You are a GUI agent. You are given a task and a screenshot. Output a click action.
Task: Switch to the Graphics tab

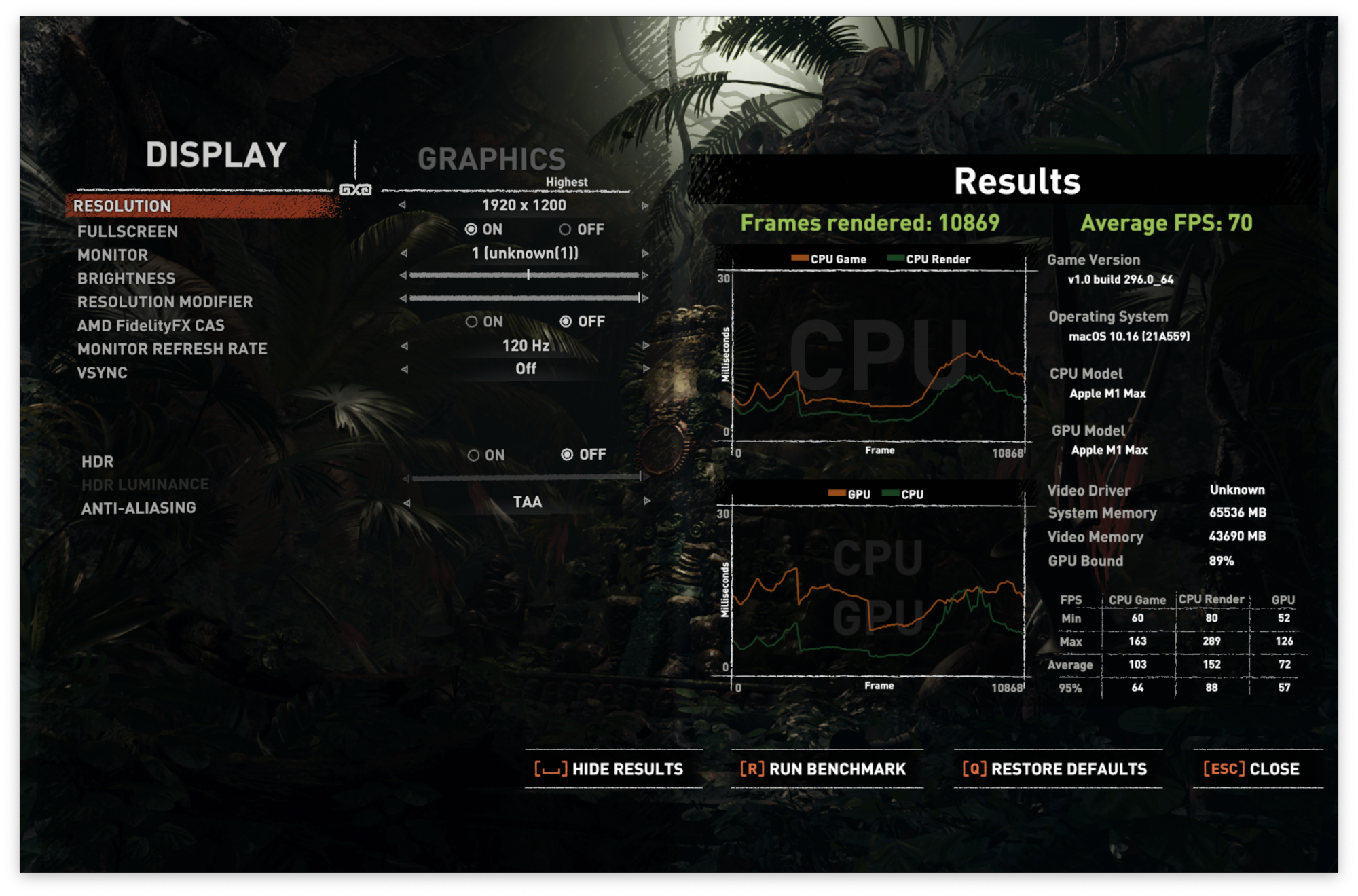click(491, 160)
